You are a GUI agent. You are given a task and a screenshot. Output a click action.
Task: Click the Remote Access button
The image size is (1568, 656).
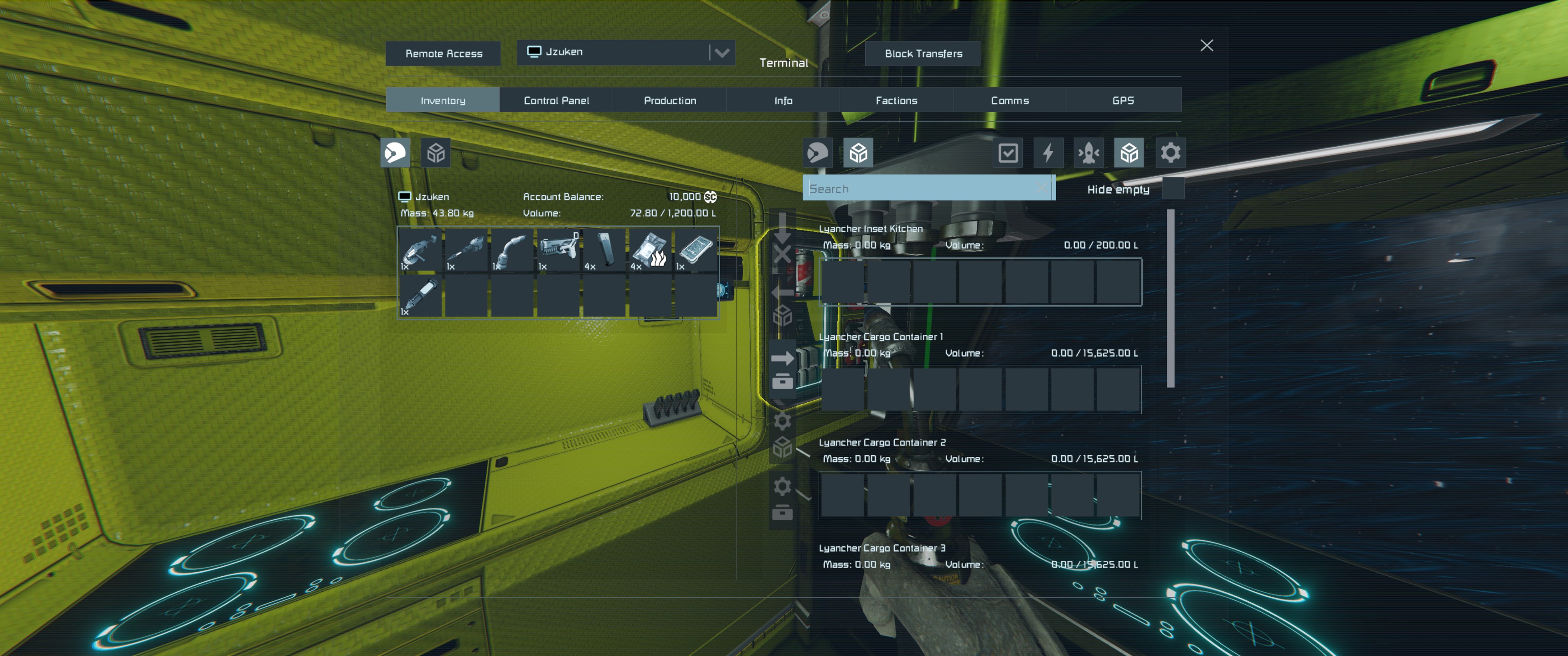coord(443,54)
